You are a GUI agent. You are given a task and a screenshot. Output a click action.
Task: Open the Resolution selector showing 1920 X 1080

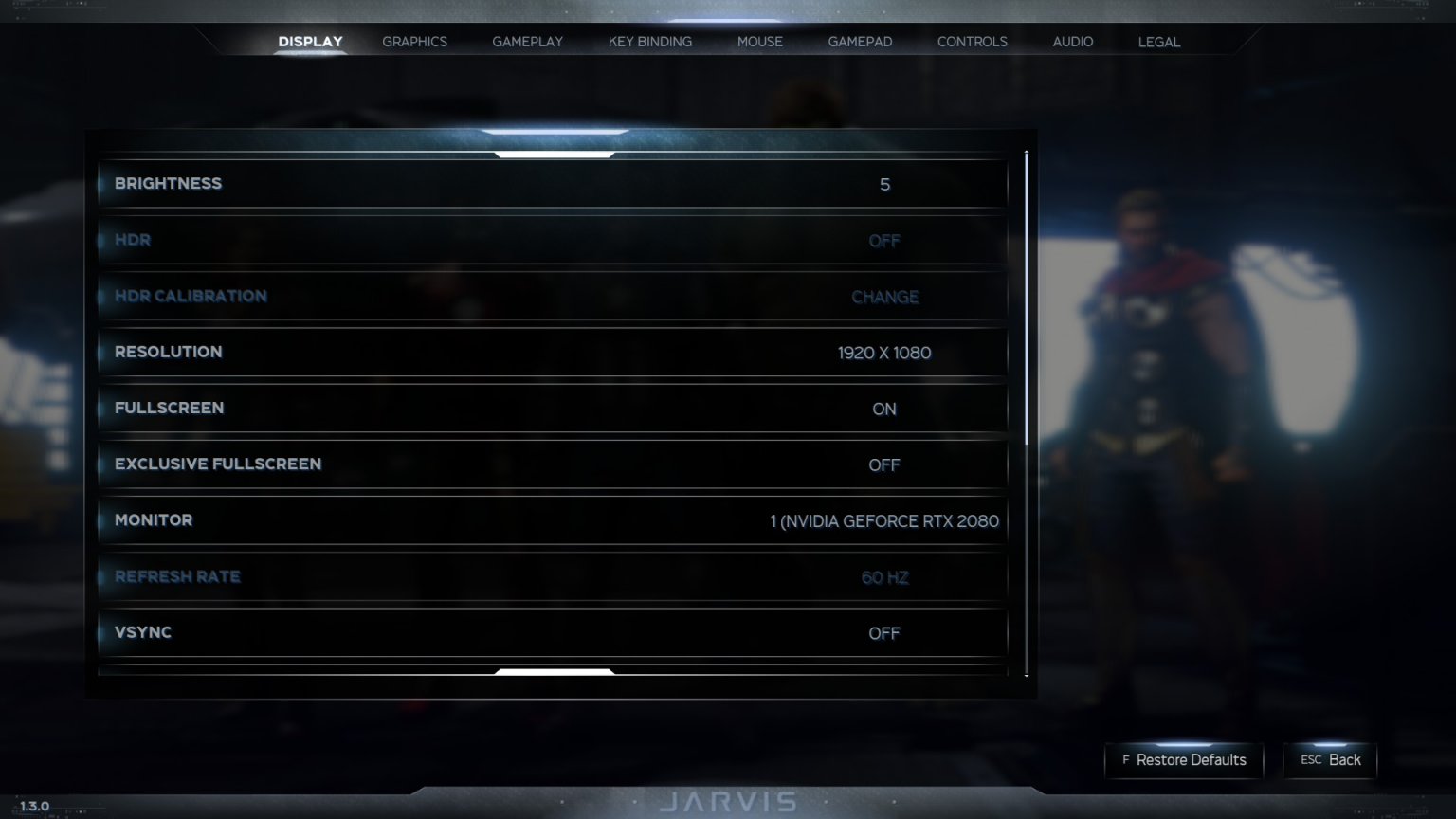coord(884,352)
